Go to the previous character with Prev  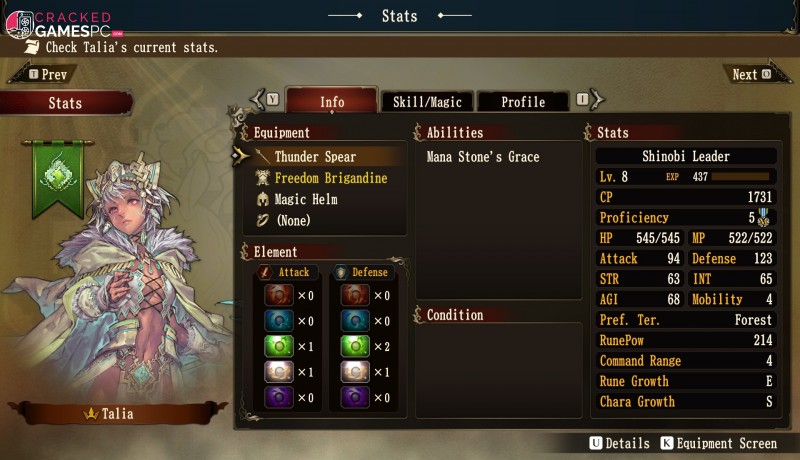pos(45,75)
